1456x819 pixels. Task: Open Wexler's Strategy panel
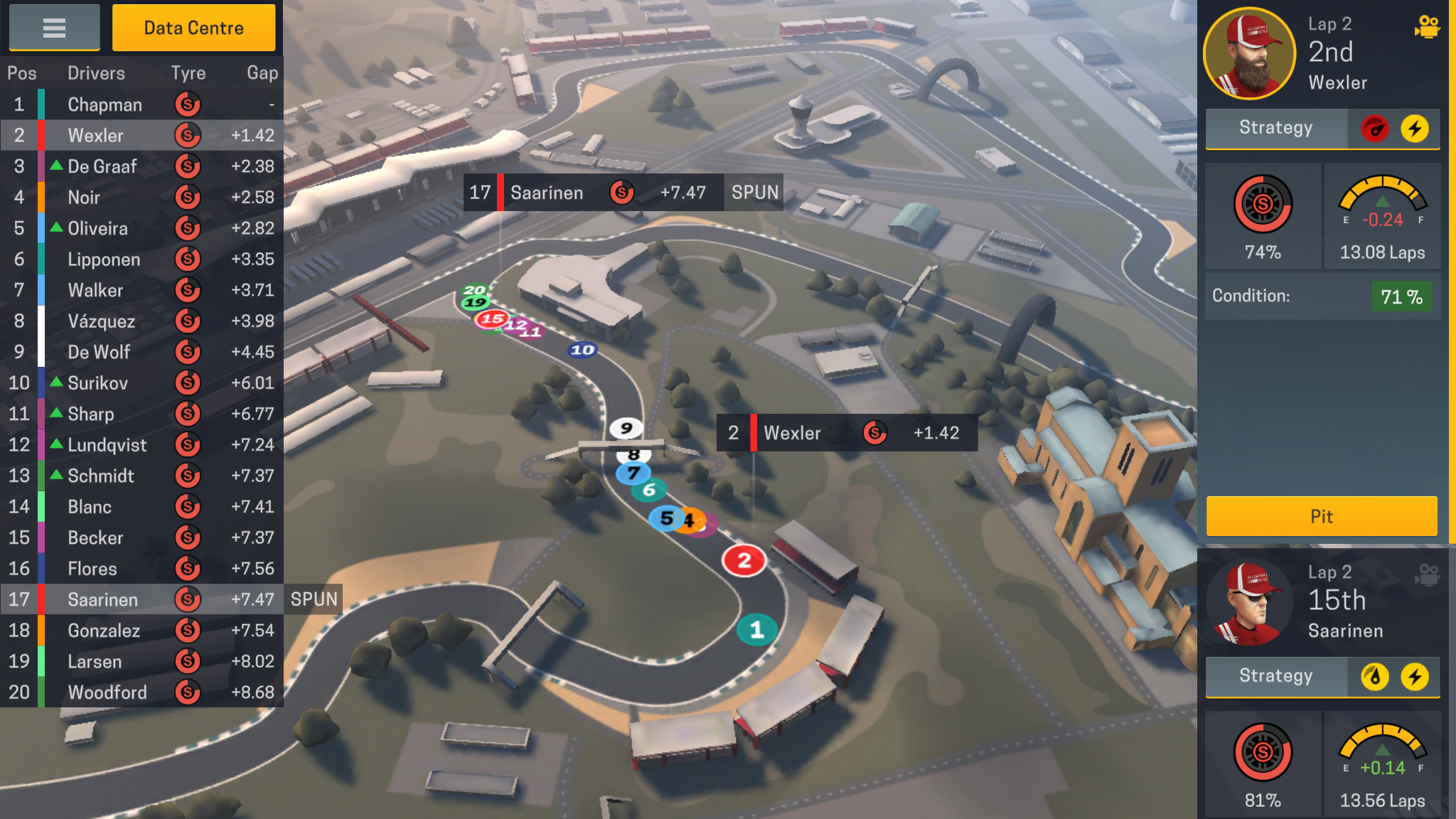pyautogui.click(x=1276, y=128)
